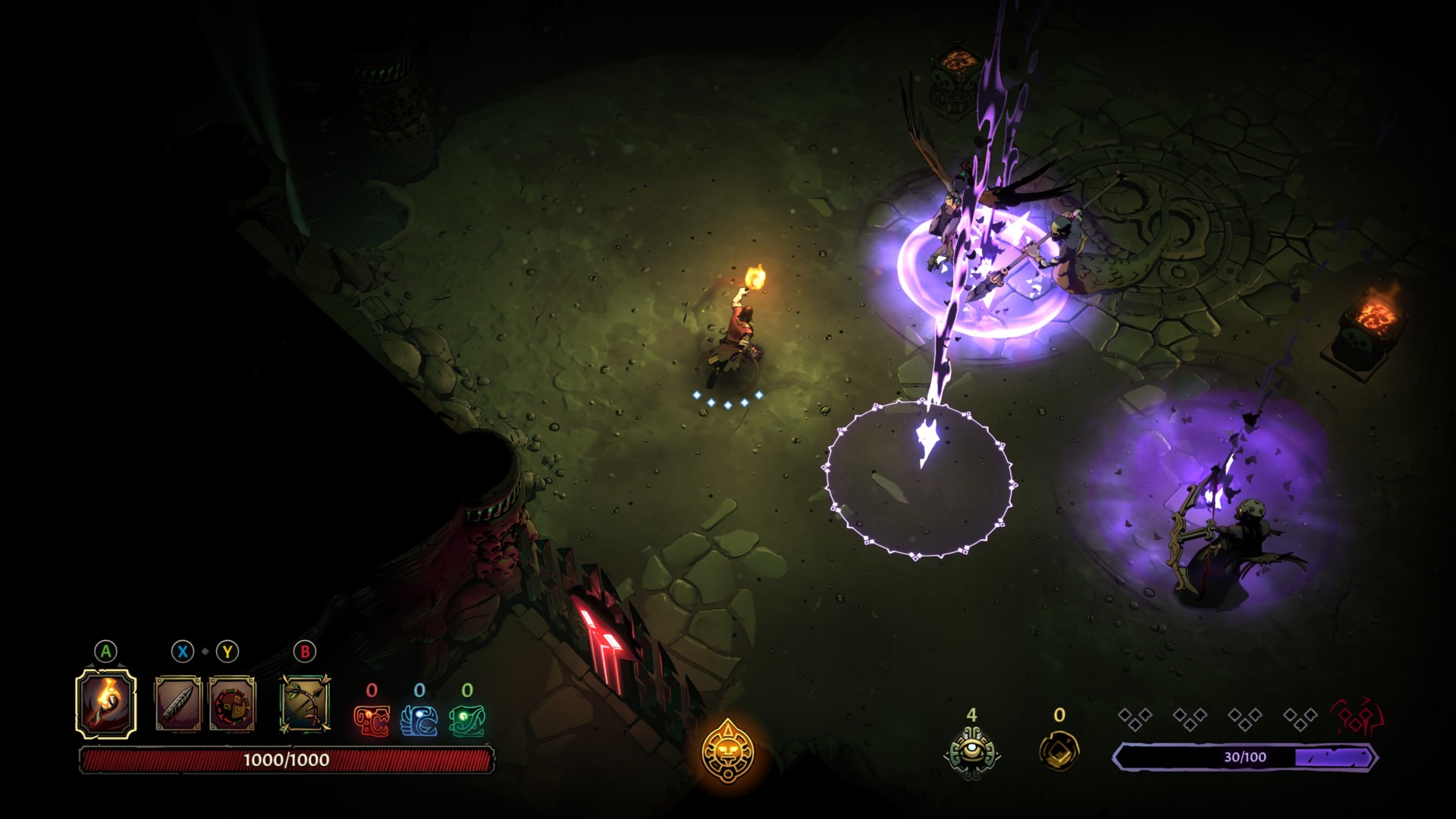Viewport: 1456px width, 819px height.
Task: Click the green eye relic icon
Action: 971,752
